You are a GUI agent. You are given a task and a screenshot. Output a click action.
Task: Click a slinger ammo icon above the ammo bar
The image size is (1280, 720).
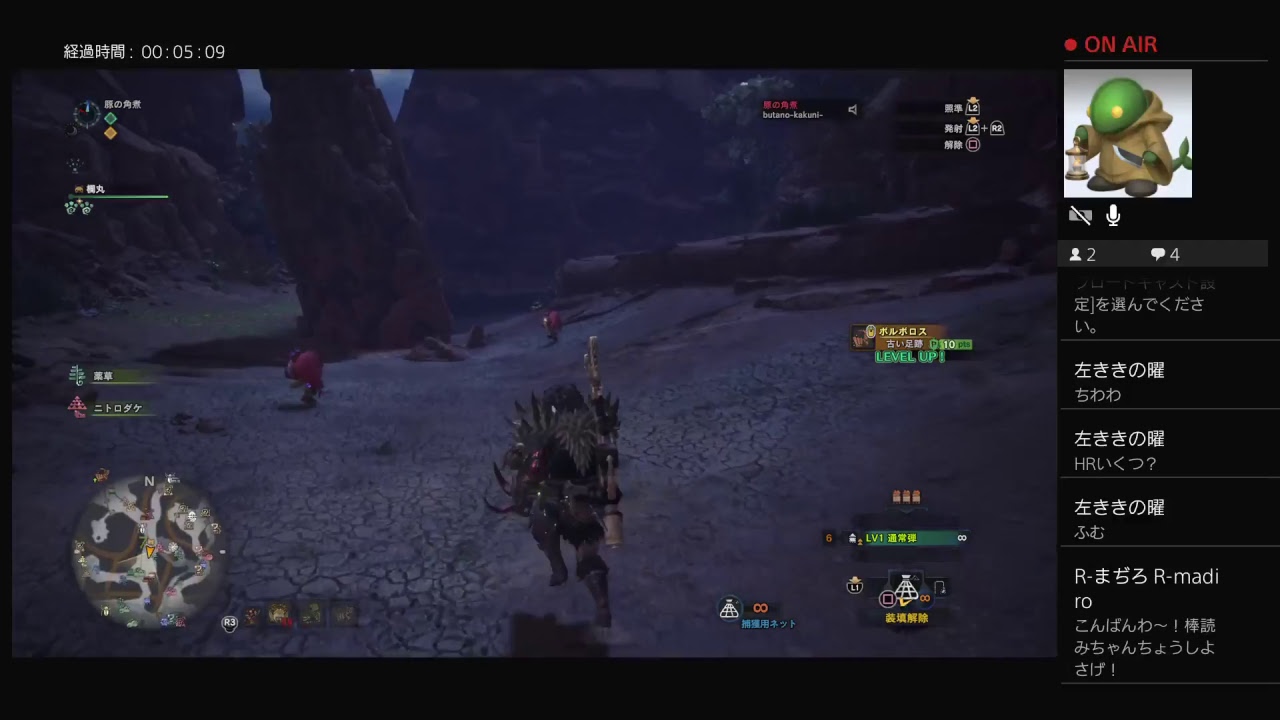(x=906, y=496)
